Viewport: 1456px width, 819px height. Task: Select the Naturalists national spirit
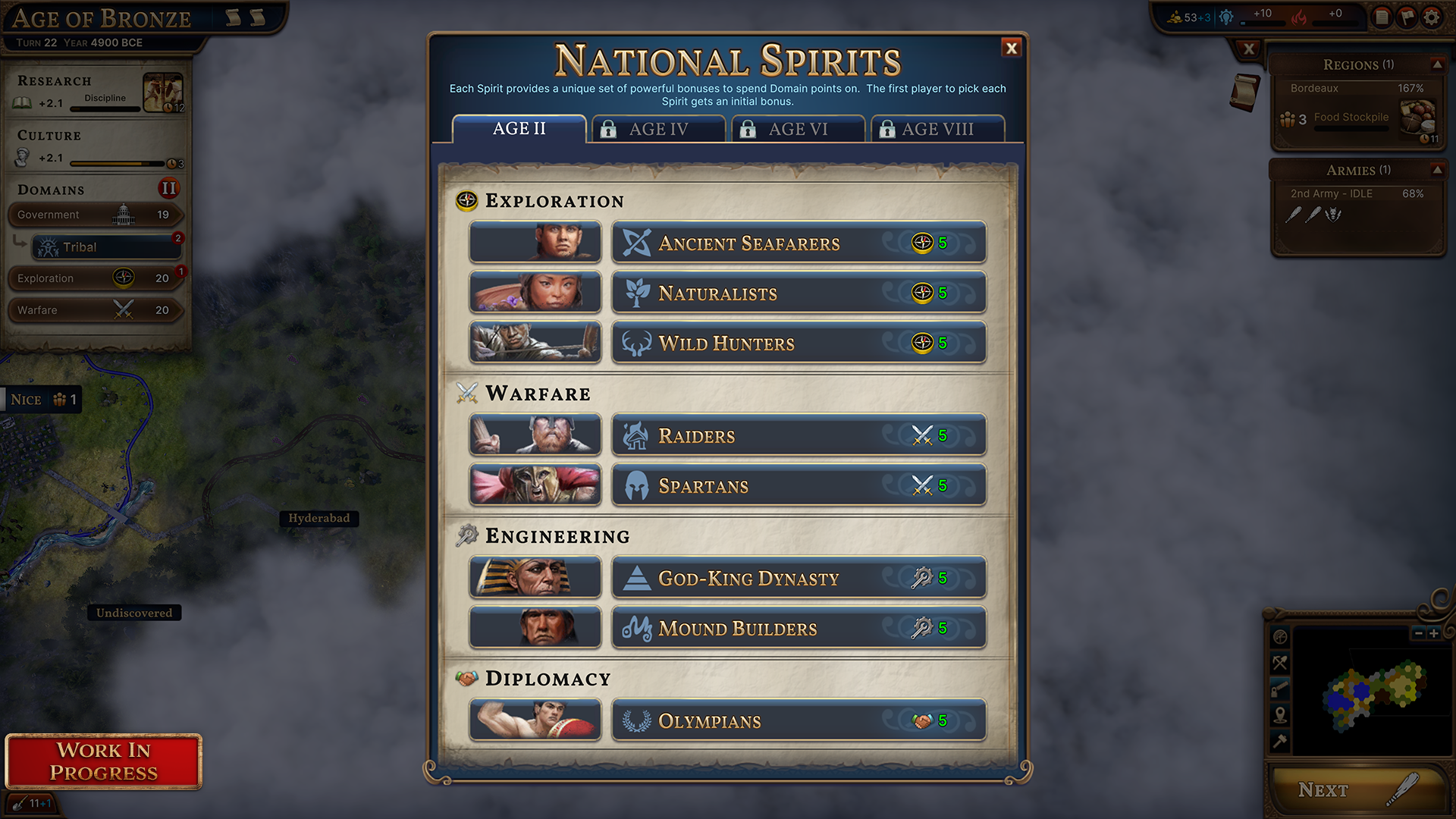(799, 293)
